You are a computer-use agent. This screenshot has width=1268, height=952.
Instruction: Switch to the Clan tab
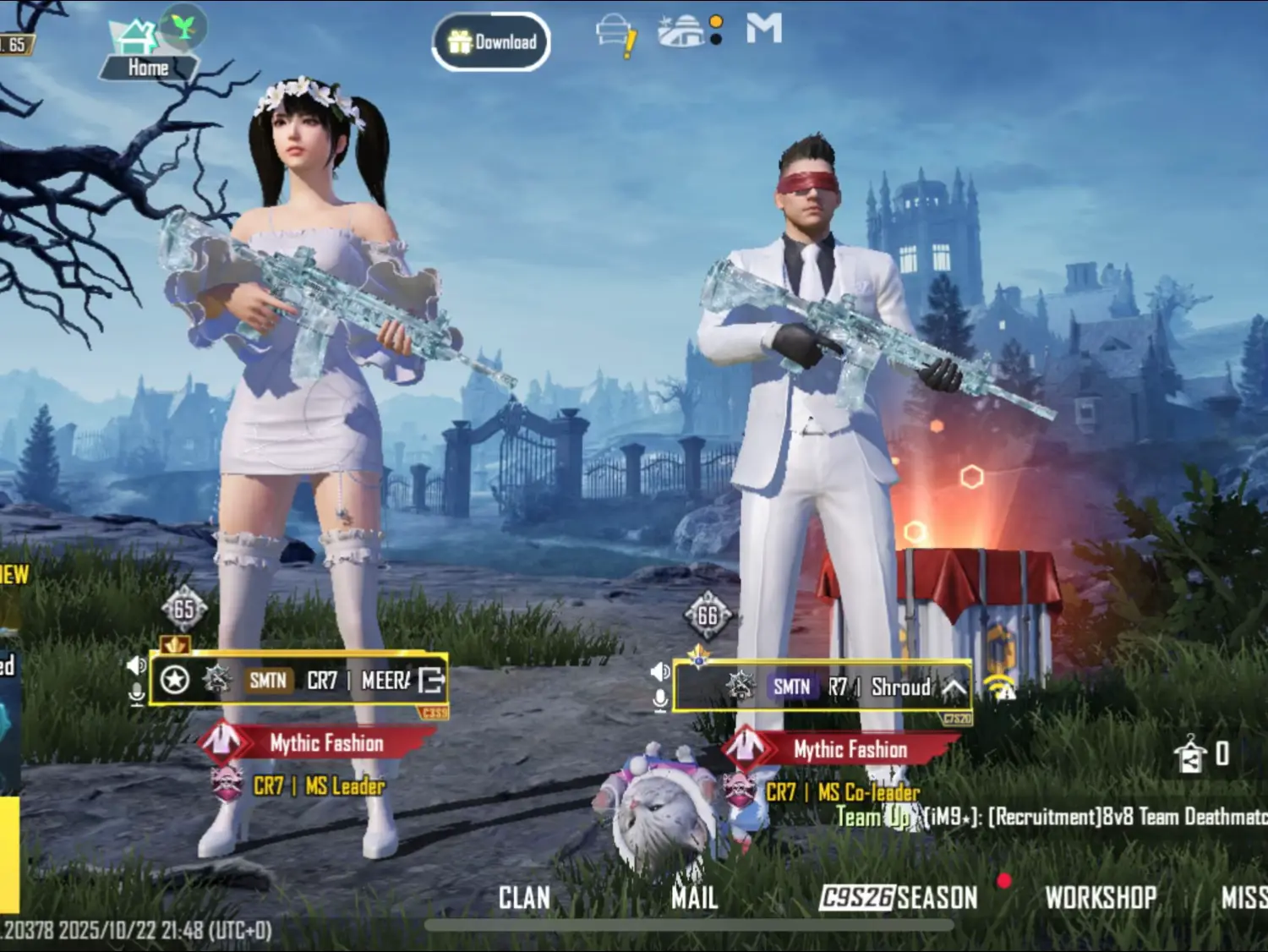pyautogui.click(x=525, y=898)
